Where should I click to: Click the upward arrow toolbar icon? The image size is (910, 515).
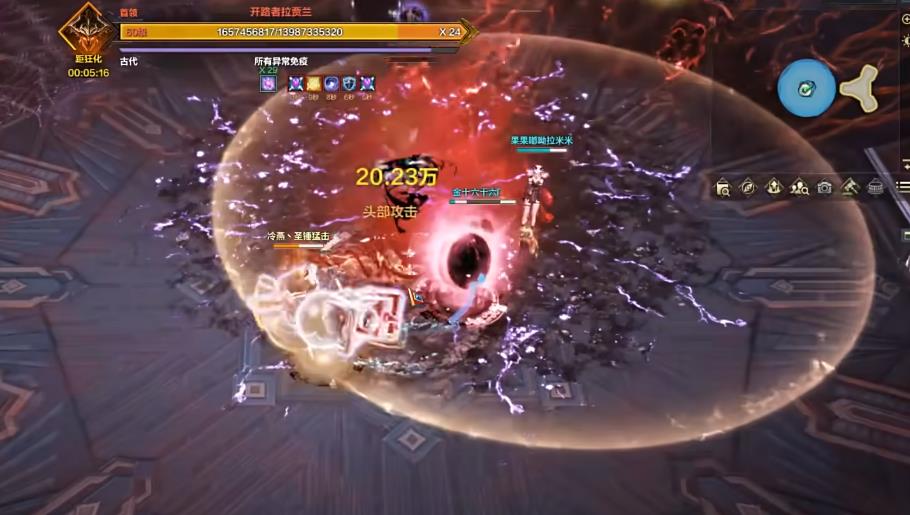coord(774,187)
